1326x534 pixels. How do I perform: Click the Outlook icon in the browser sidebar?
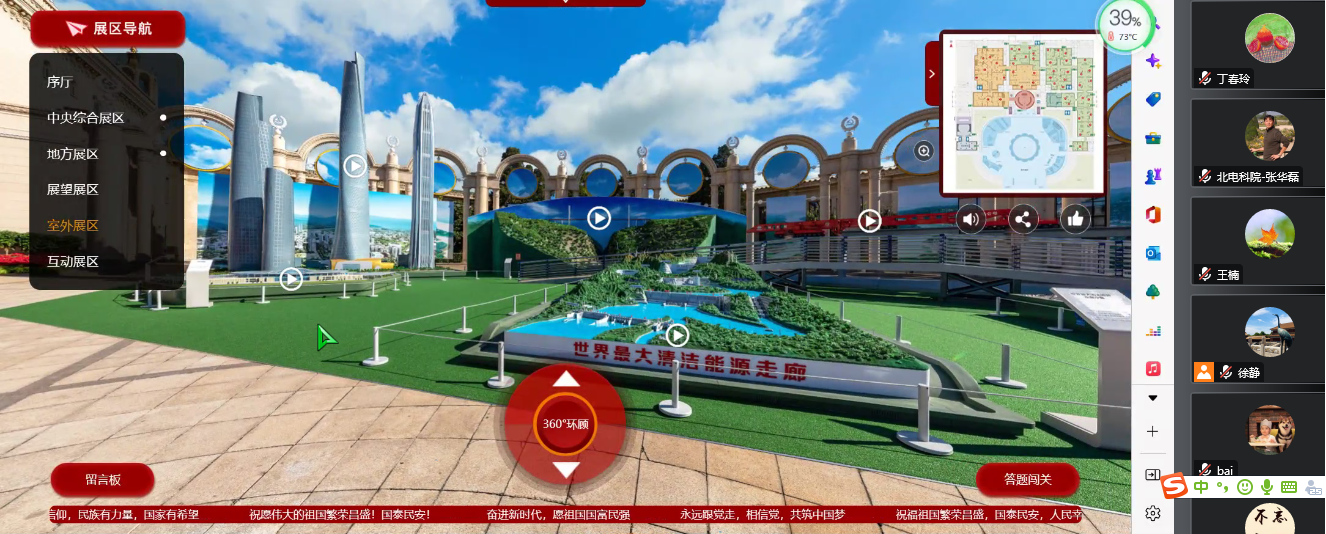click(x=1152, y=253)
